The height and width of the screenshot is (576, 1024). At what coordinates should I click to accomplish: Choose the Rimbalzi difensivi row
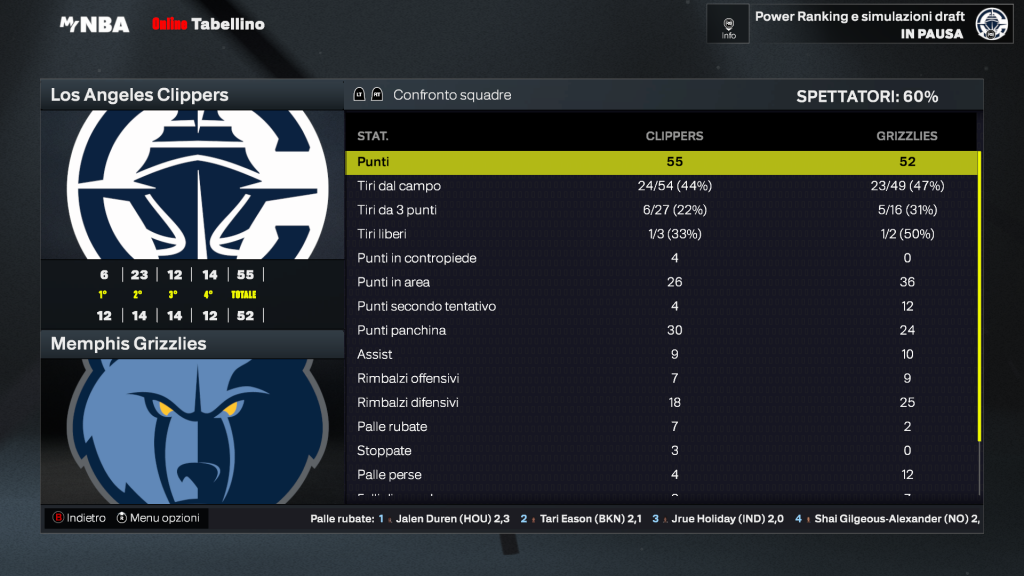tap(660, 402)
